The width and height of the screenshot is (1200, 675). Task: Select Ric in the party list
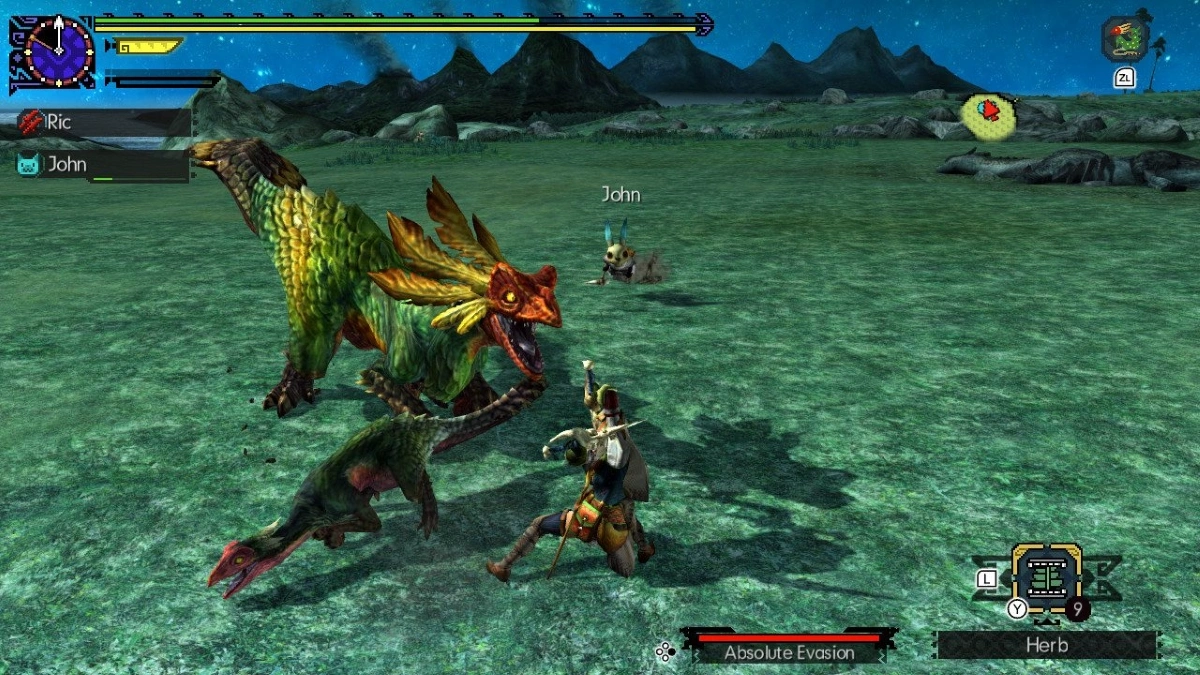pos(100,123)
